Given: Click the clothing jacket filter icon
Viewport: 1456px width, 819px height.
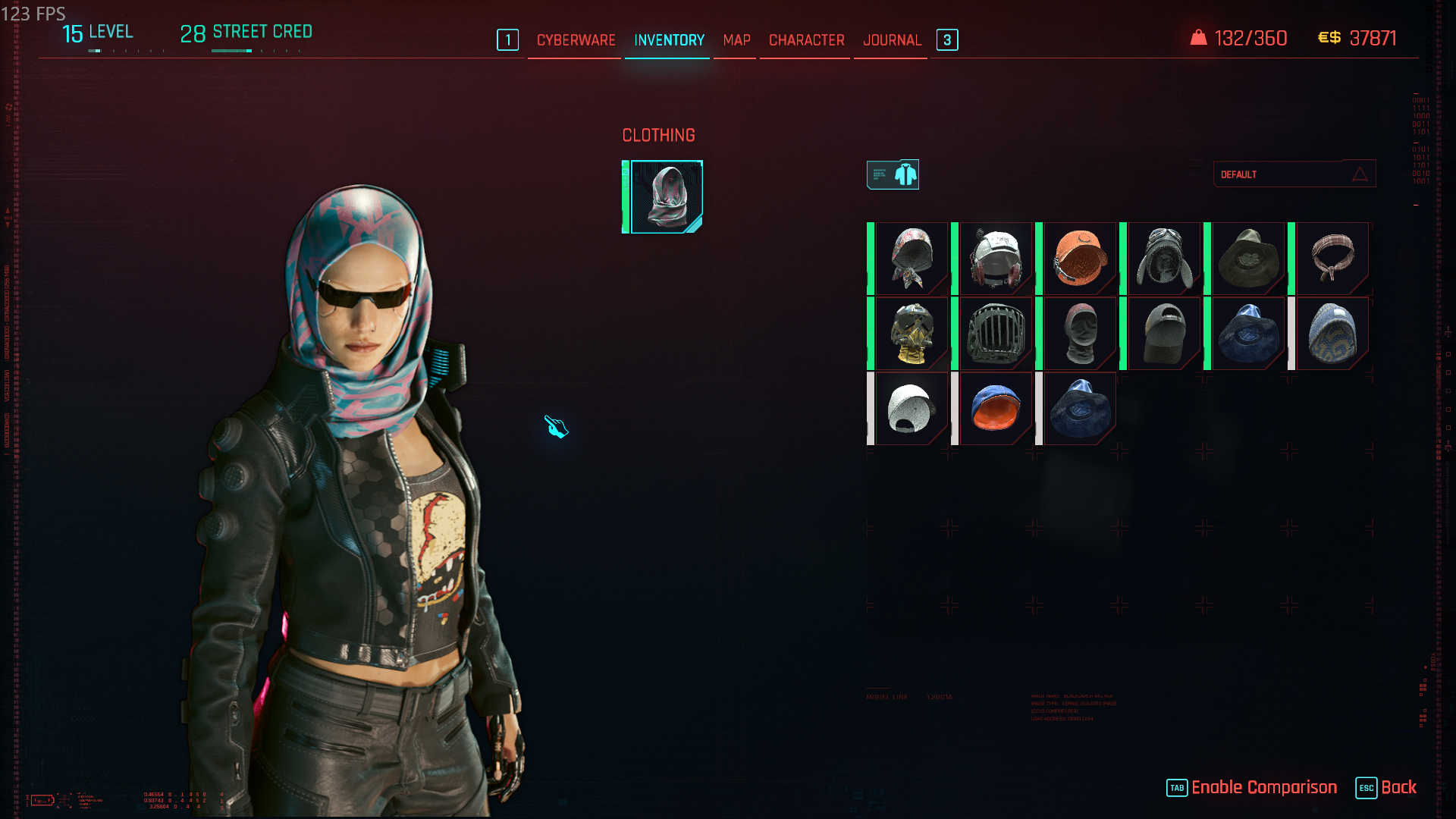Looking at the screenshot, I should 893,174.
